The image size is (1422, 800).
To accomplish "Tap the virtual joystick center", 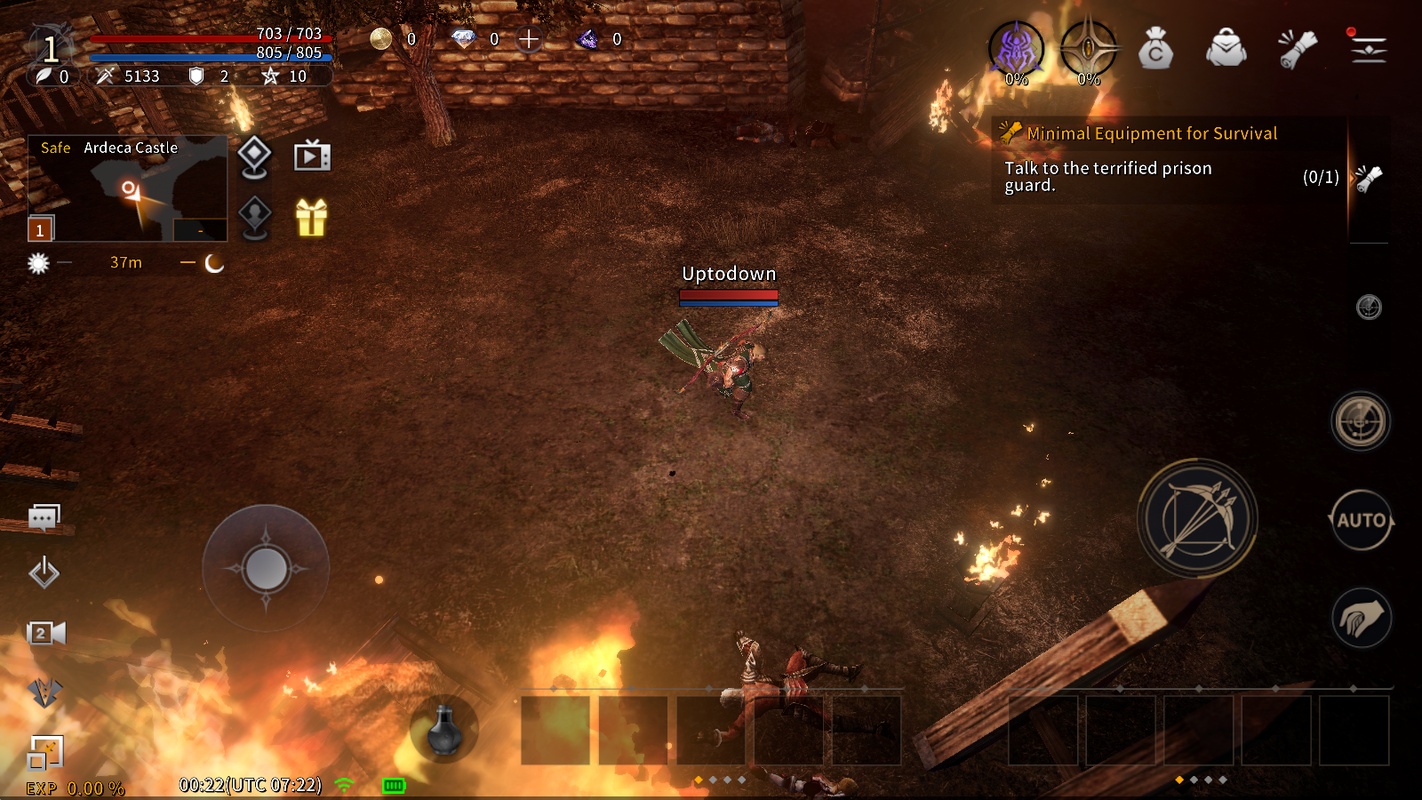I will pos(265,568).
